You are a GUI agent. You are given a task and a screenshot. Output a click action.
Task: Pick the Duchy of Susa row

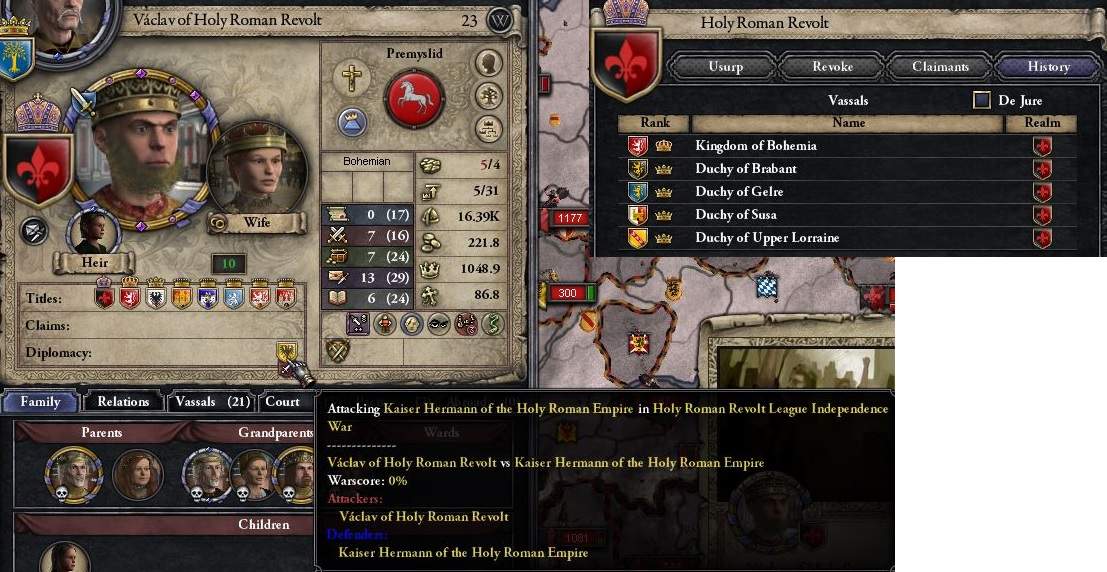tap(736, 215)
